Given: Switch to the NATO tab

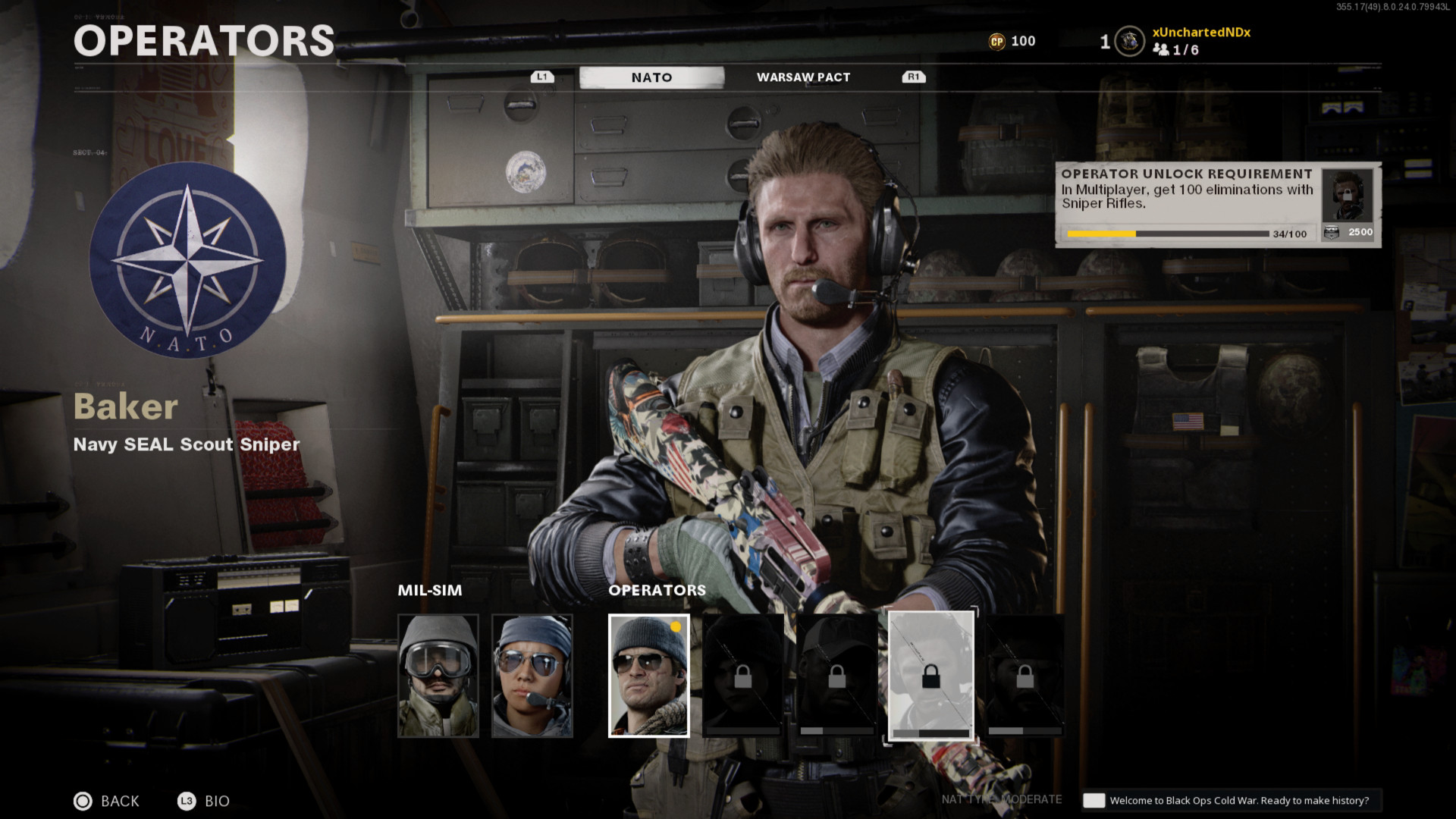Looking at the screenshot, I should [651, 77].
